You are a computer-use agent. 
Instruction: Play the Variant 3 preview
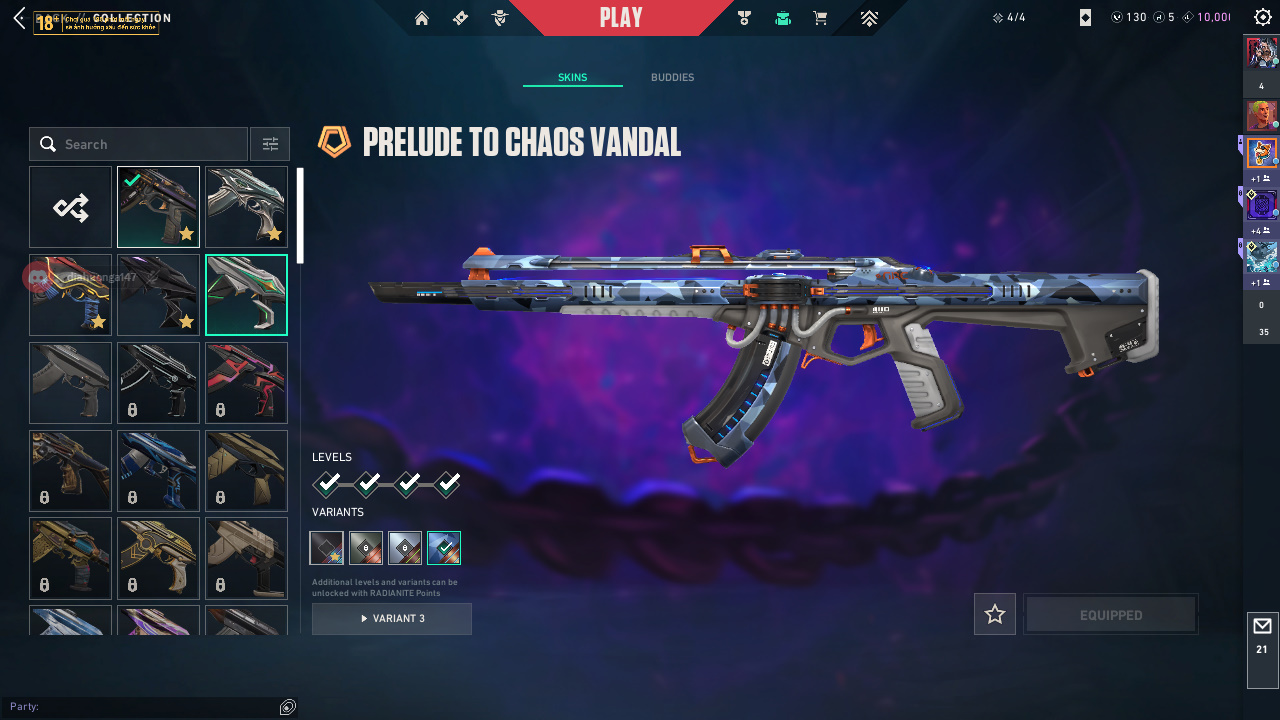coord(392,619)
